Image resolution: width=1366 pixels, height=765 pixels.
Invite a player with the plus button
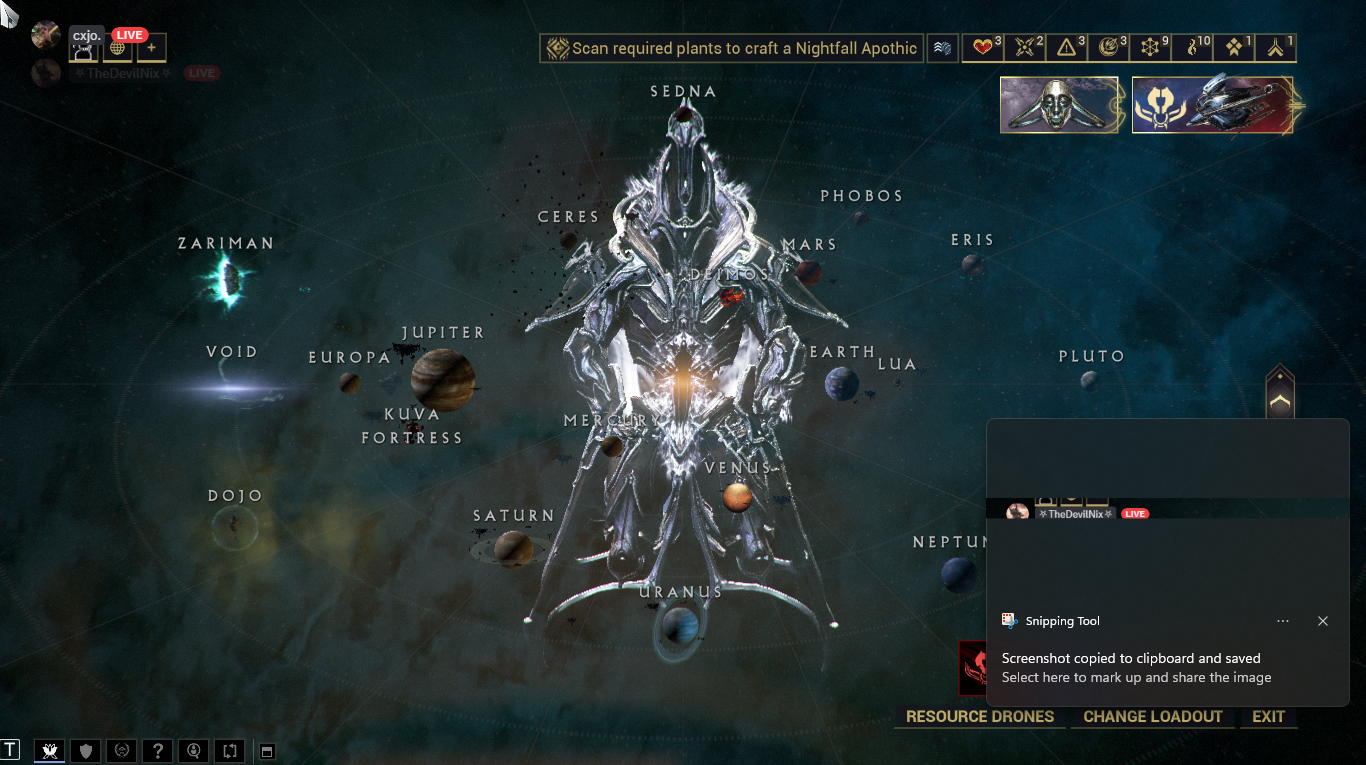tap(151, 47)
